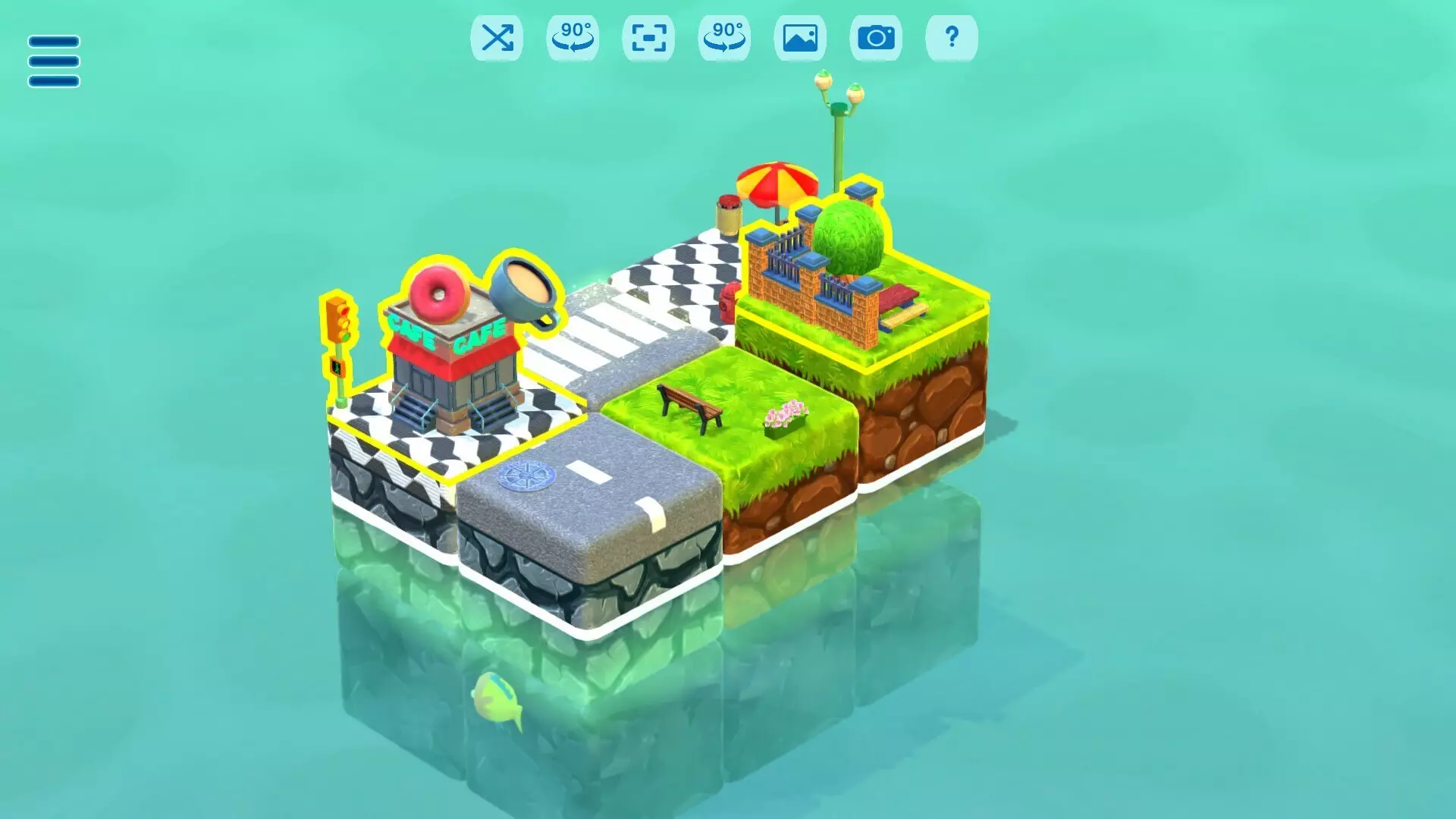Open the image gallery icon
Viewport: 1456px width, 819px height.
click(x=801, y=38)
